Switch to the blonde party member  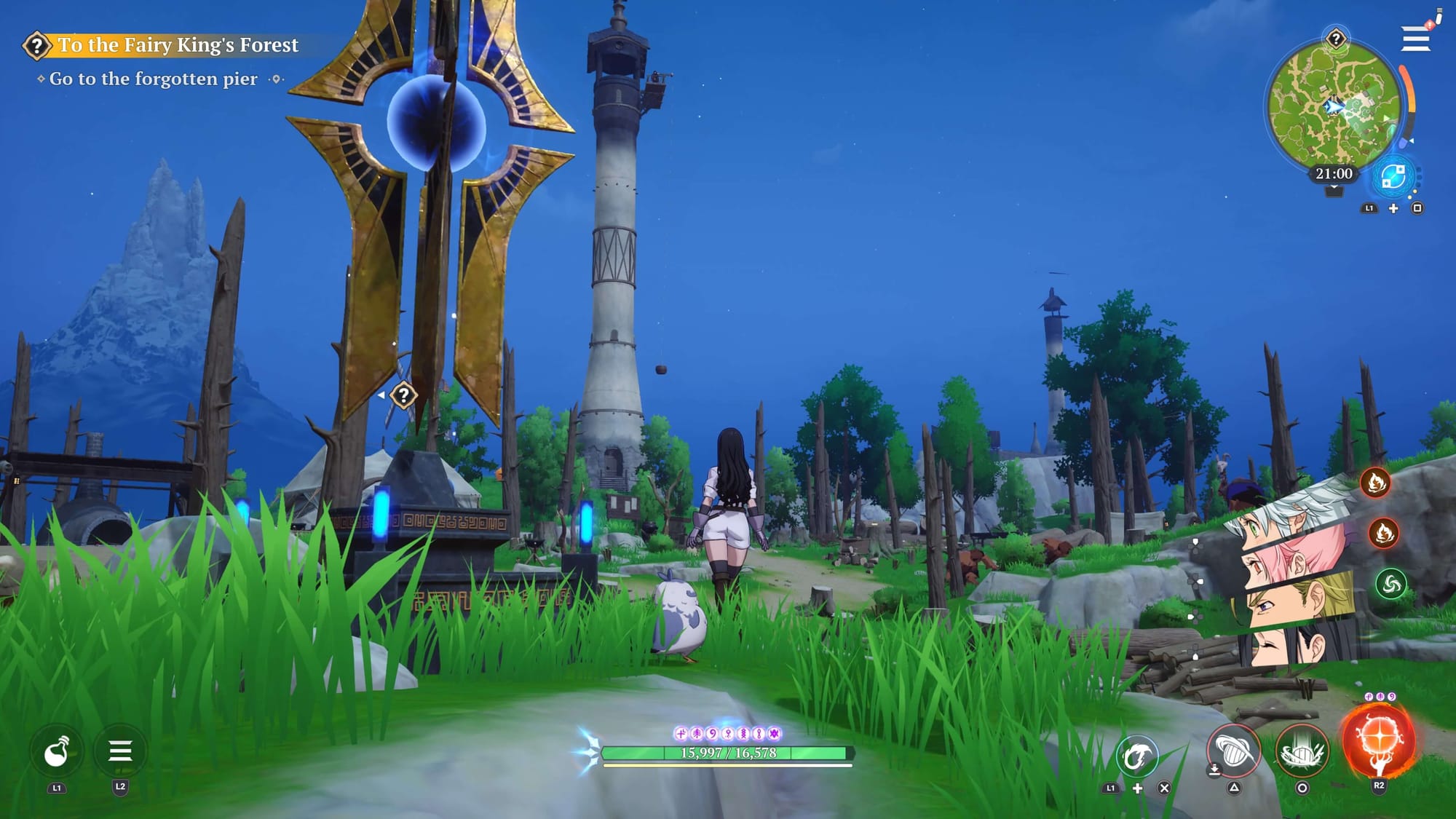1299,601
